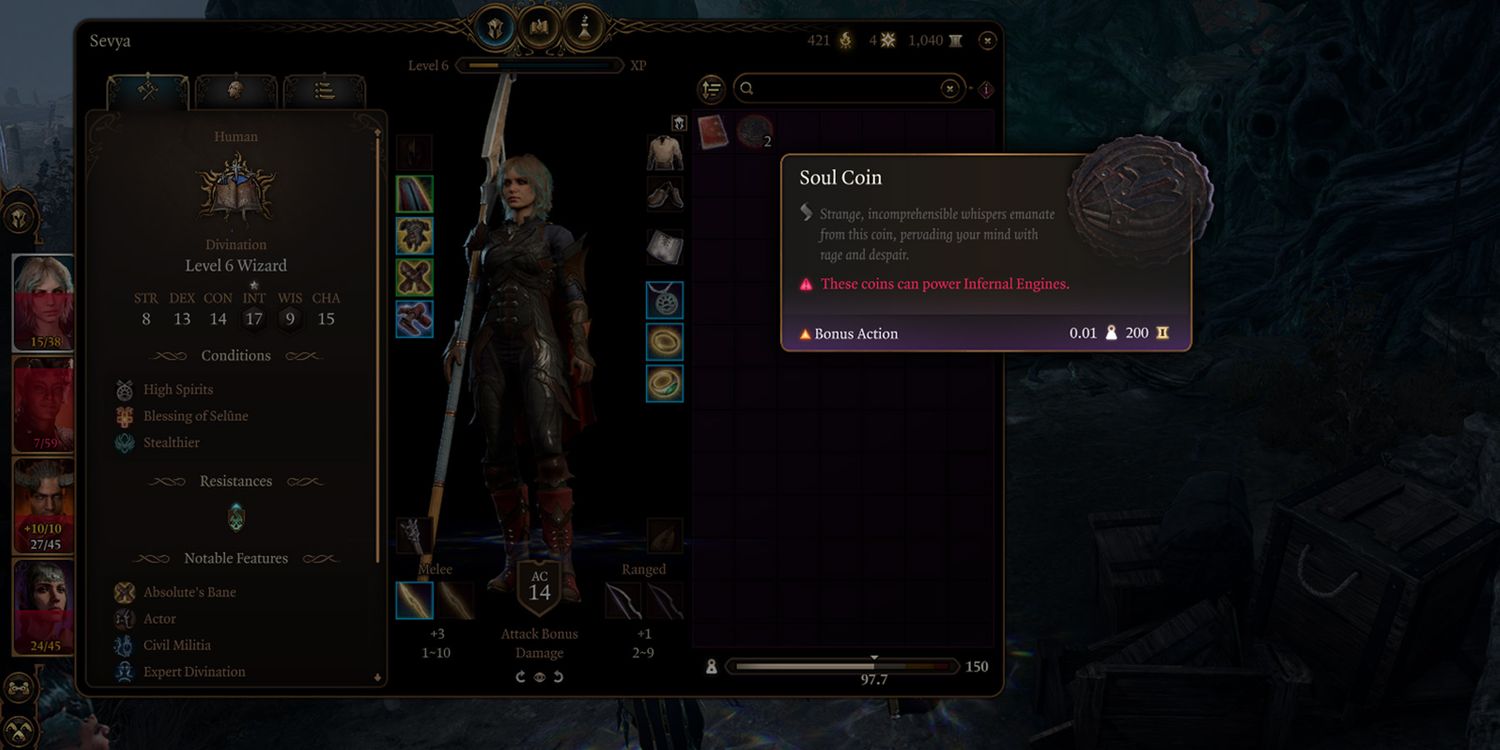Open the inventory sort options button

[711, 89]
